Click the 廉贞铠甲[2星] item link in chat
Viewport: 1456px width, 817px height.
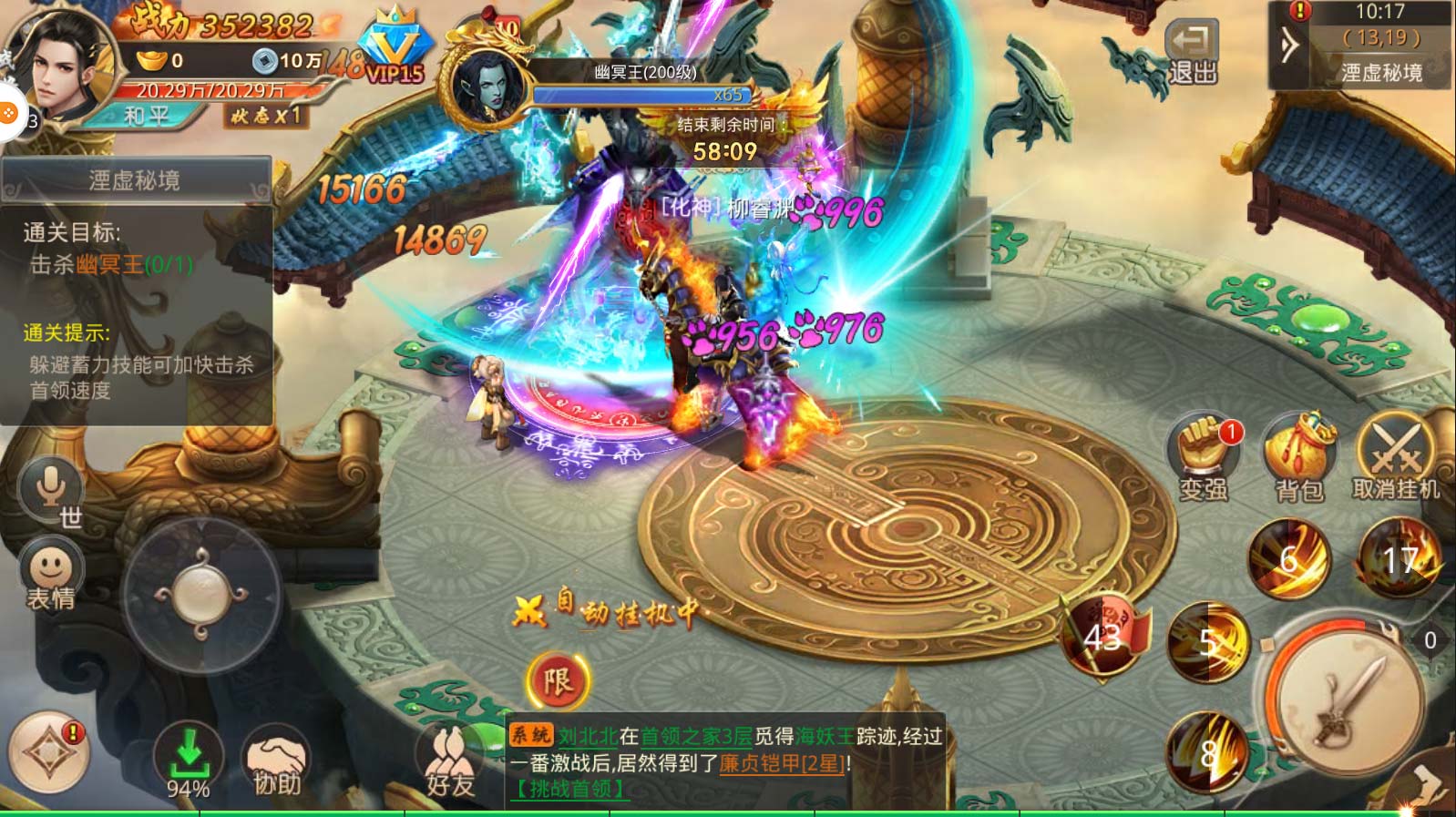coord(782,763)
